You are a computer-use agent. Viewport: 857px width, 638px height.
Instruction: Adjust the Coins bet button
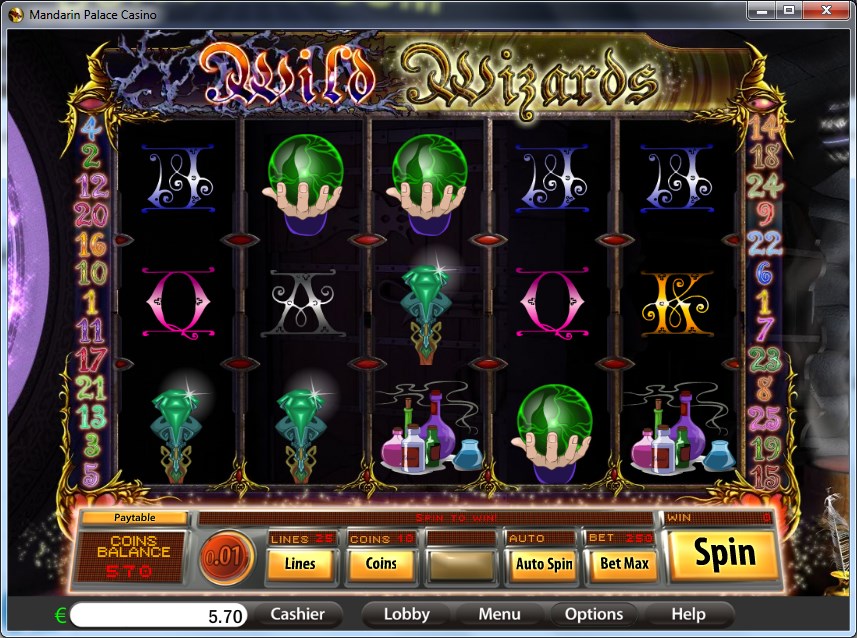point(381,564)
